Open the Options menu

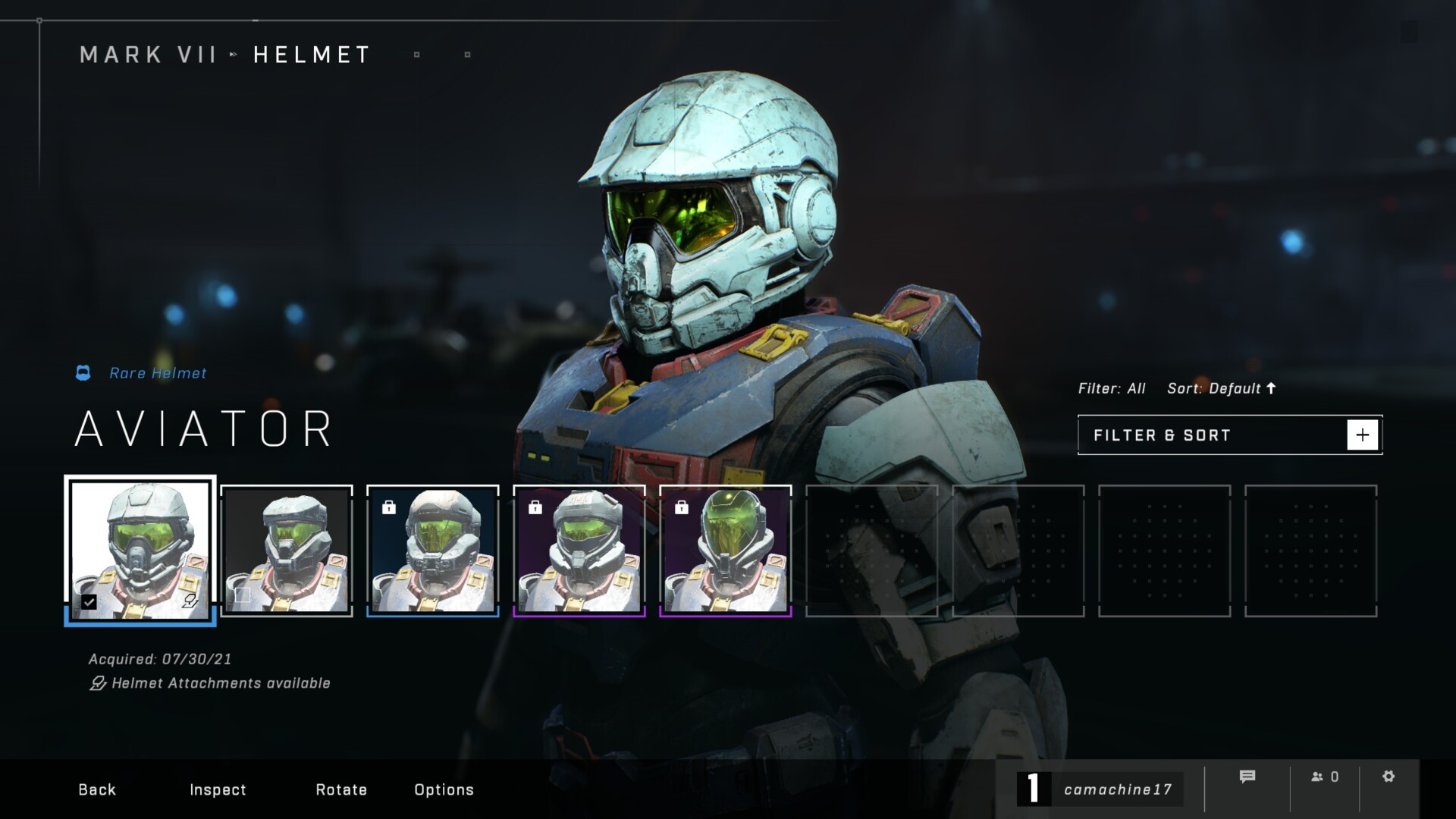(x=444, y=789)
